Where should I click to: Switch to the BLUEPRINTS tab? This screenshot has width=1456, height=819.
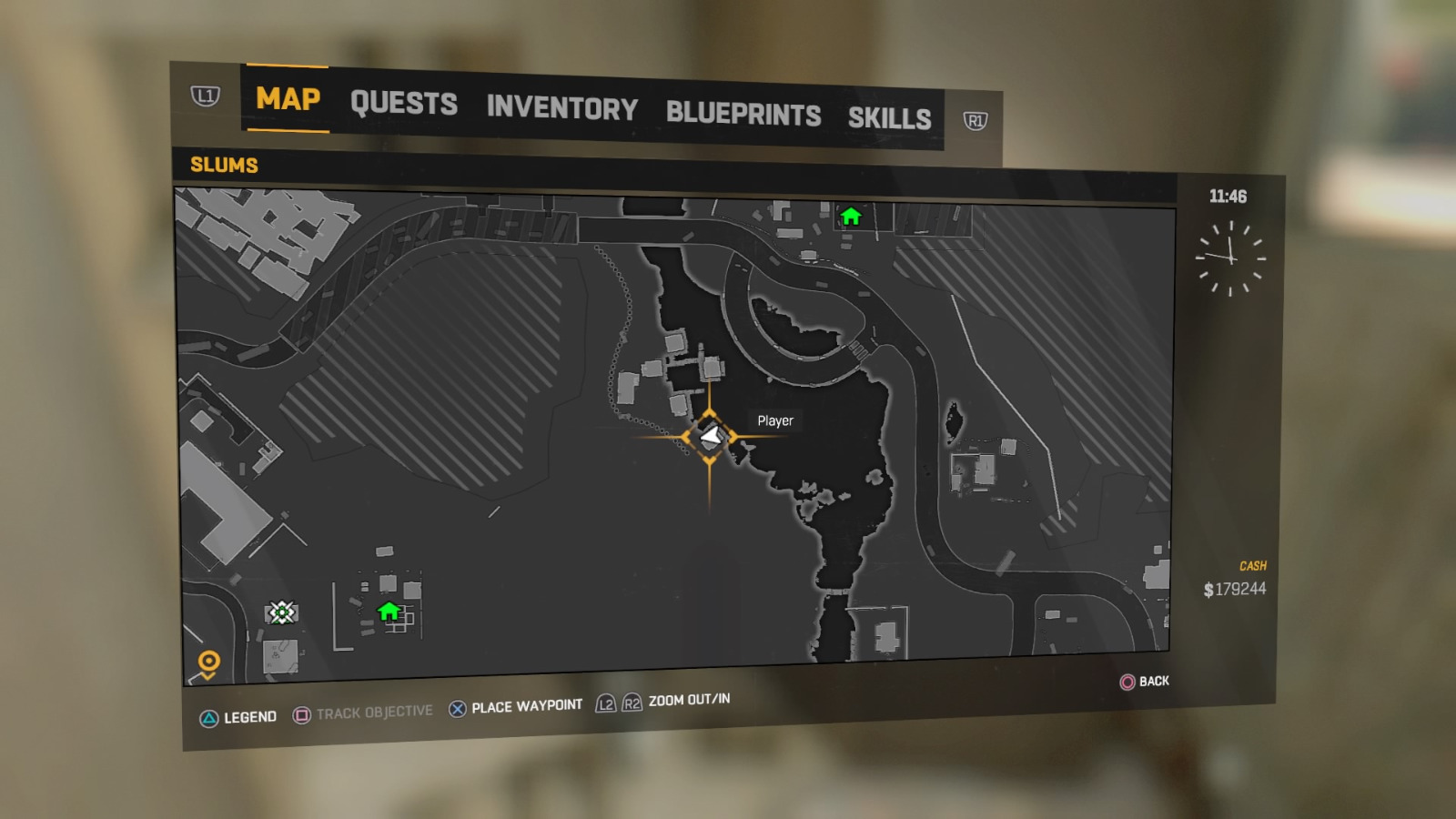click(x=743, y=114)
